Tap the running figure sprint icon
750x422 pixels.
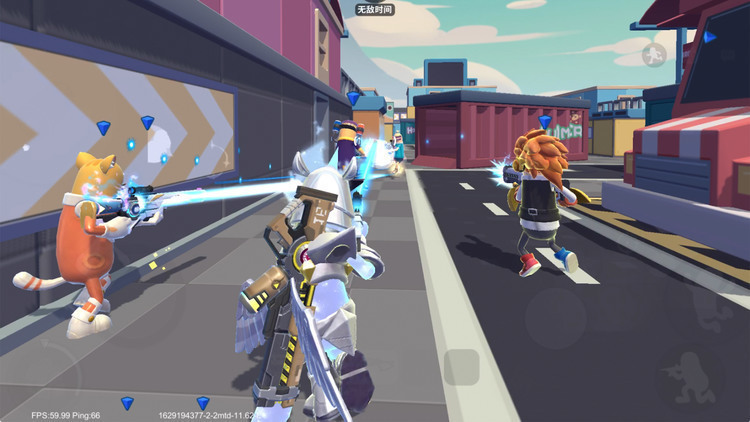pyautogui.click(x=653, y=54)
